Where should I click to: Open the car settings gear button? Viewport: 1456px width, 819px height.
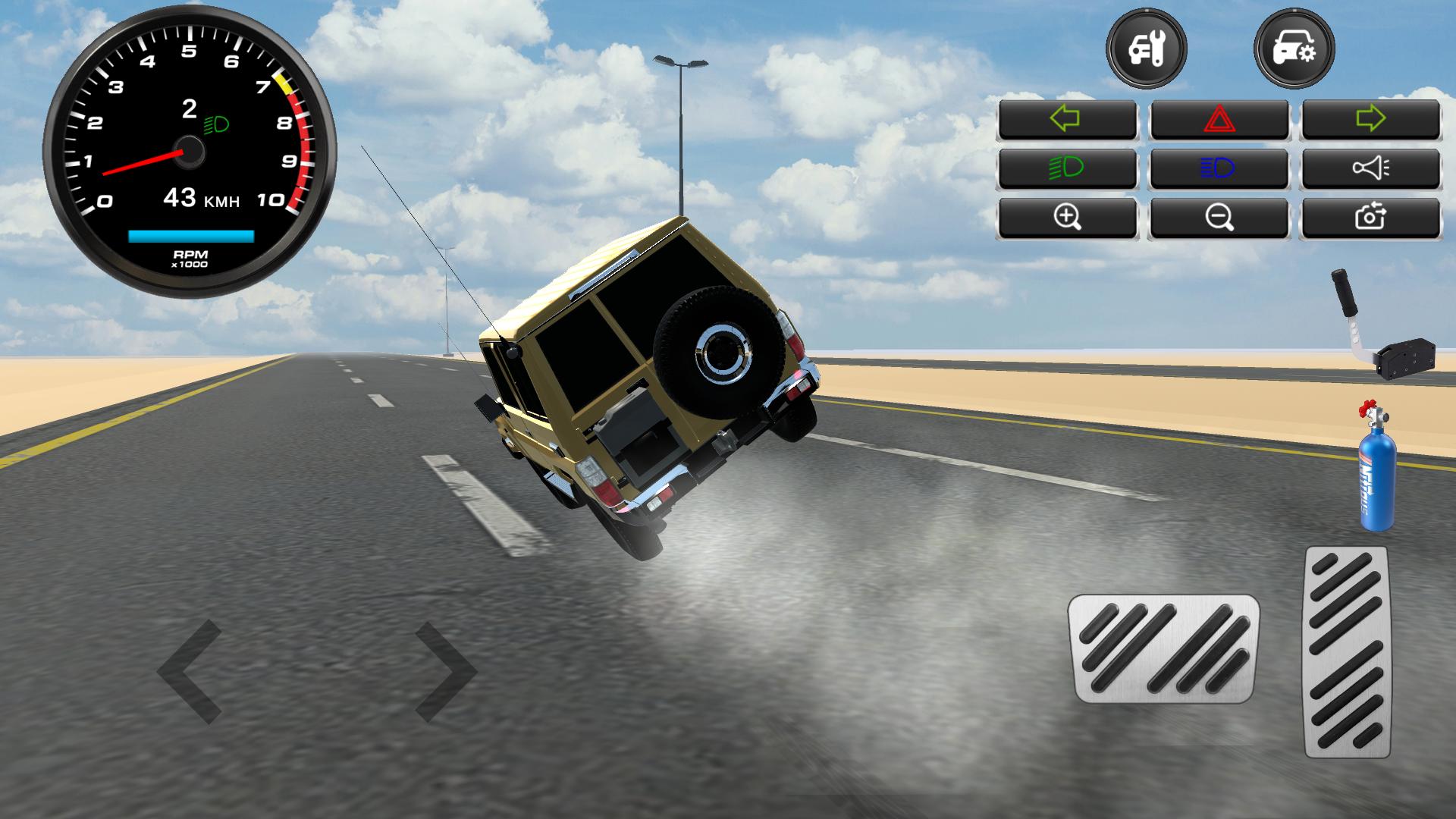1294,50
